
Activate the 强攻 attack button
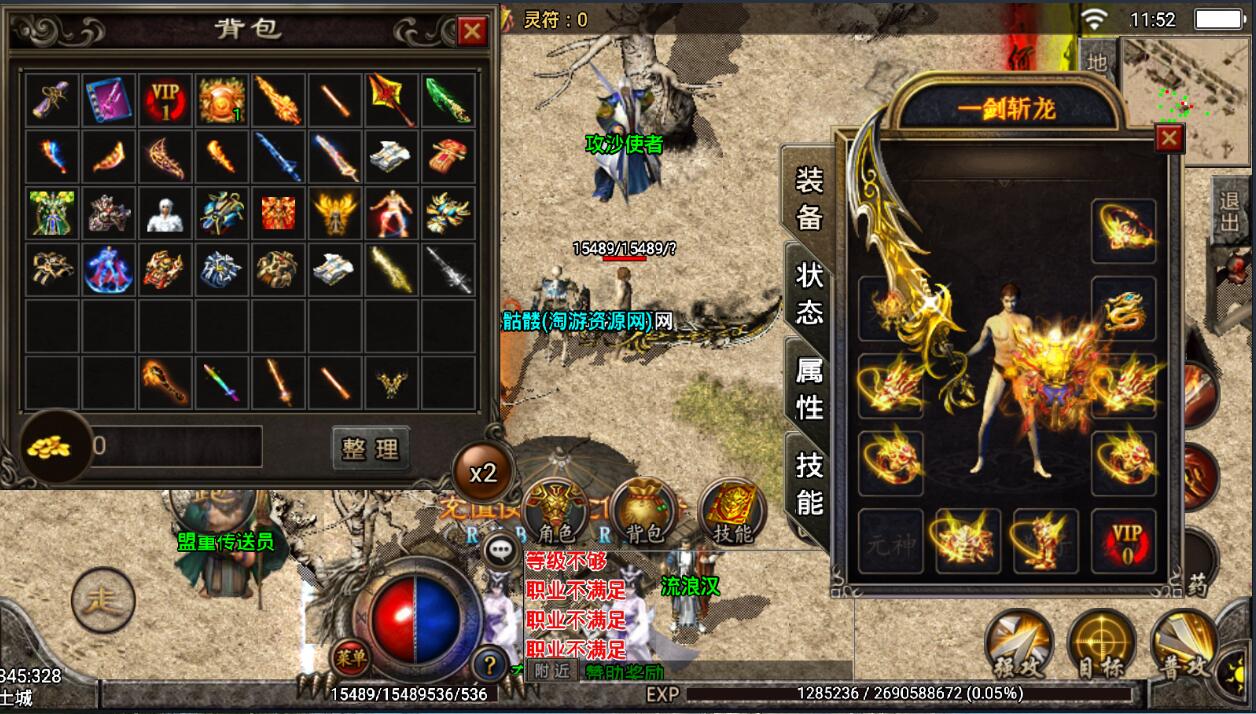tap(1017, 643)
